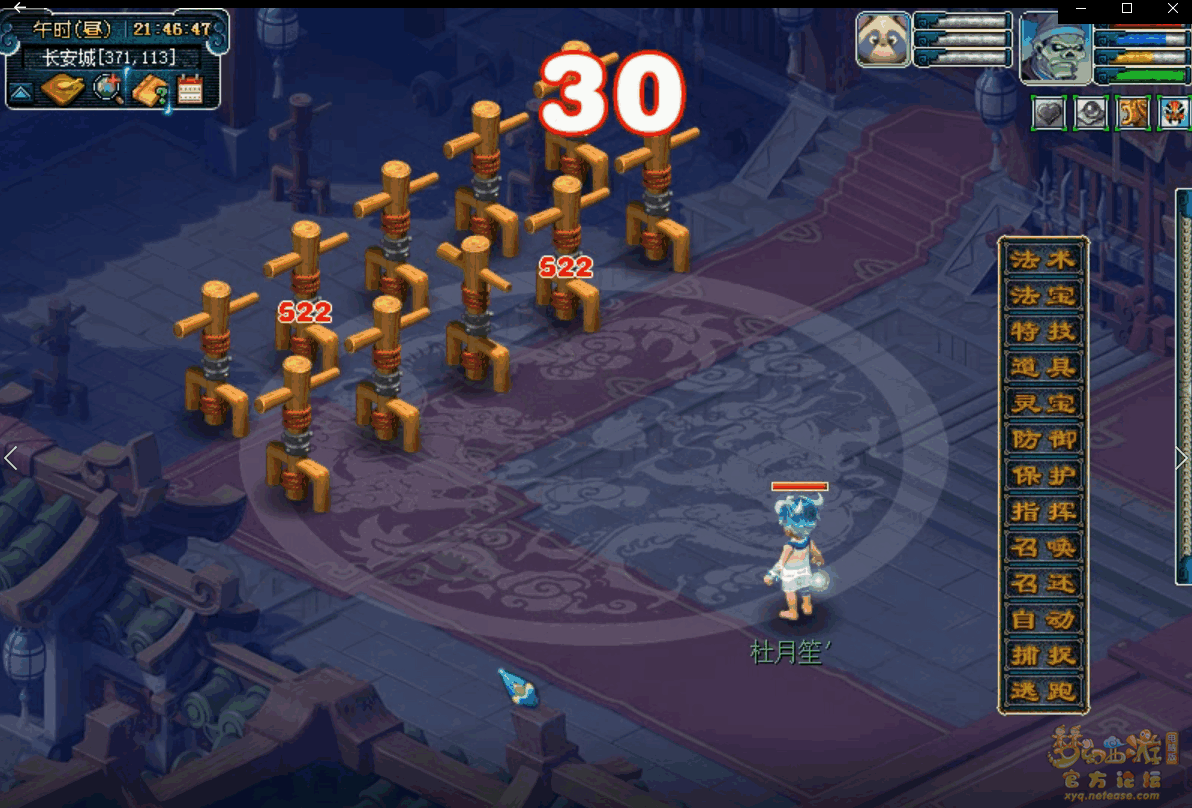Choose the 召还 recall command
The width and height of the screenshot is (1192, 808).
pos(1043,584)
